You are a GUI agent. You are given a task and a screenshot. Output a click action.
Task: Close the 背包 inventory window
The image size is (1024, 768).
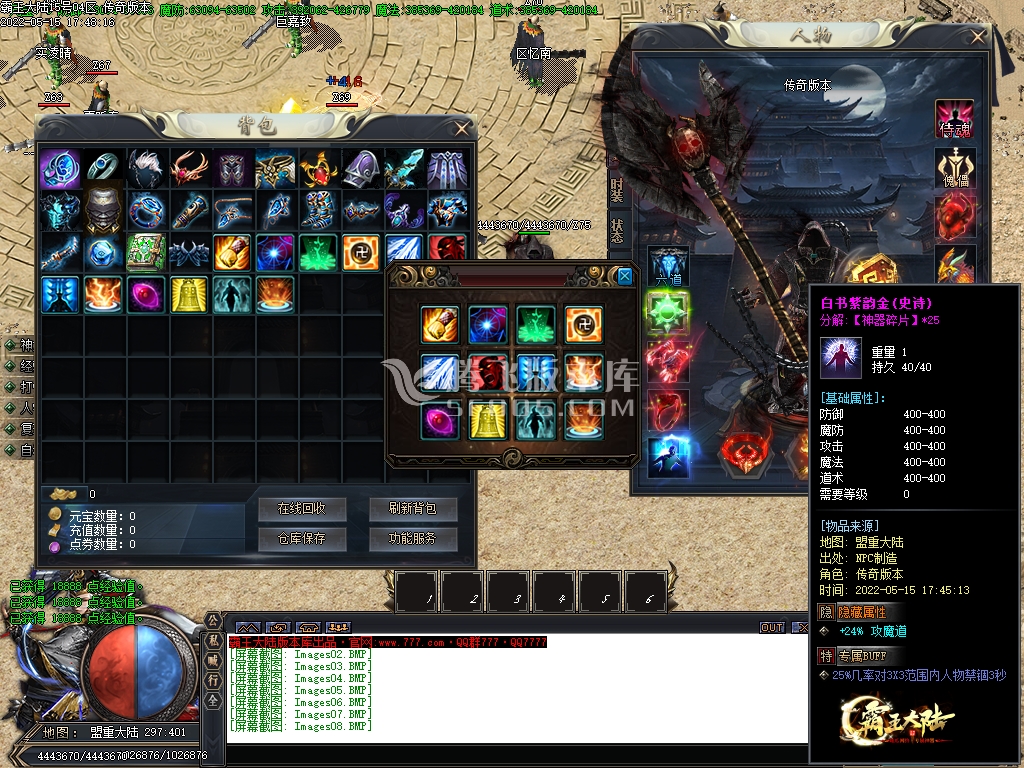tap(461, 129)
